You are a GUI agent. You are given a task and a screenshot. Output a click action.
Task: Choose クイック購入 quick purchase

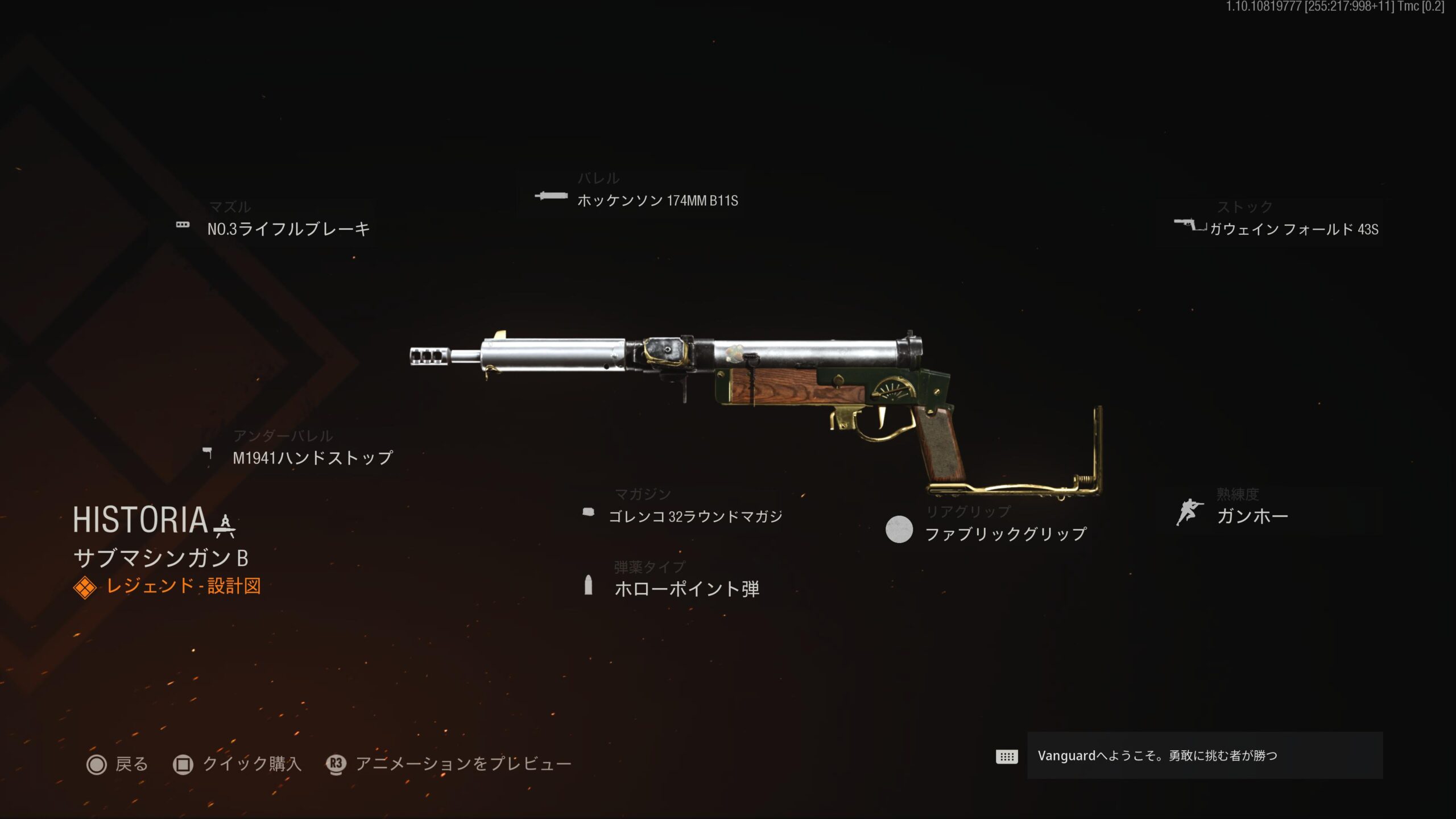tap(238, 764)
